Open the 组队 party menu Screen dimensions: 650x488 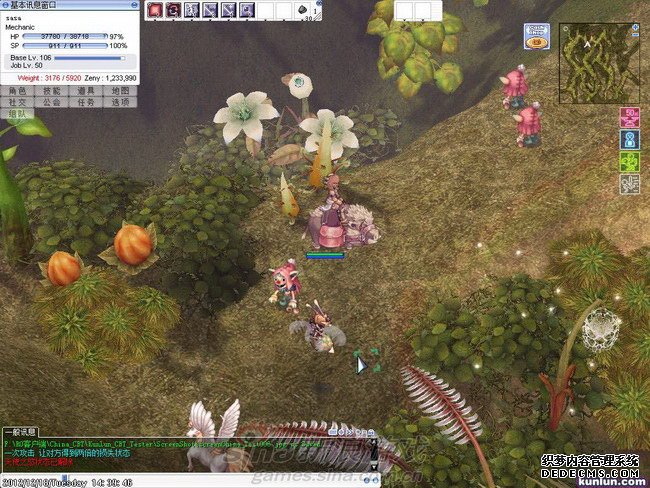(17, 114)
